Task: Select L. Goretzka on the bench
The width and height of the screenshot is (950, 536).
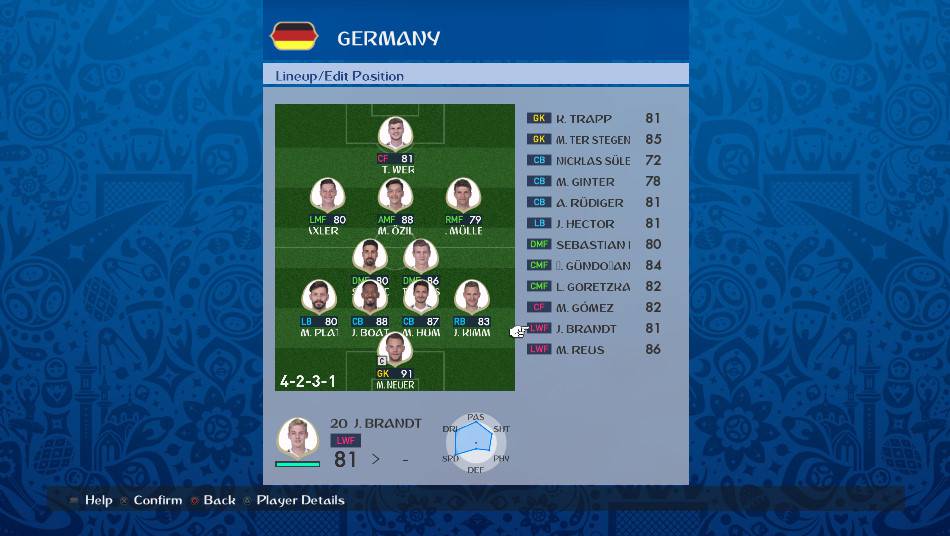Action: [x=593, y=286]
